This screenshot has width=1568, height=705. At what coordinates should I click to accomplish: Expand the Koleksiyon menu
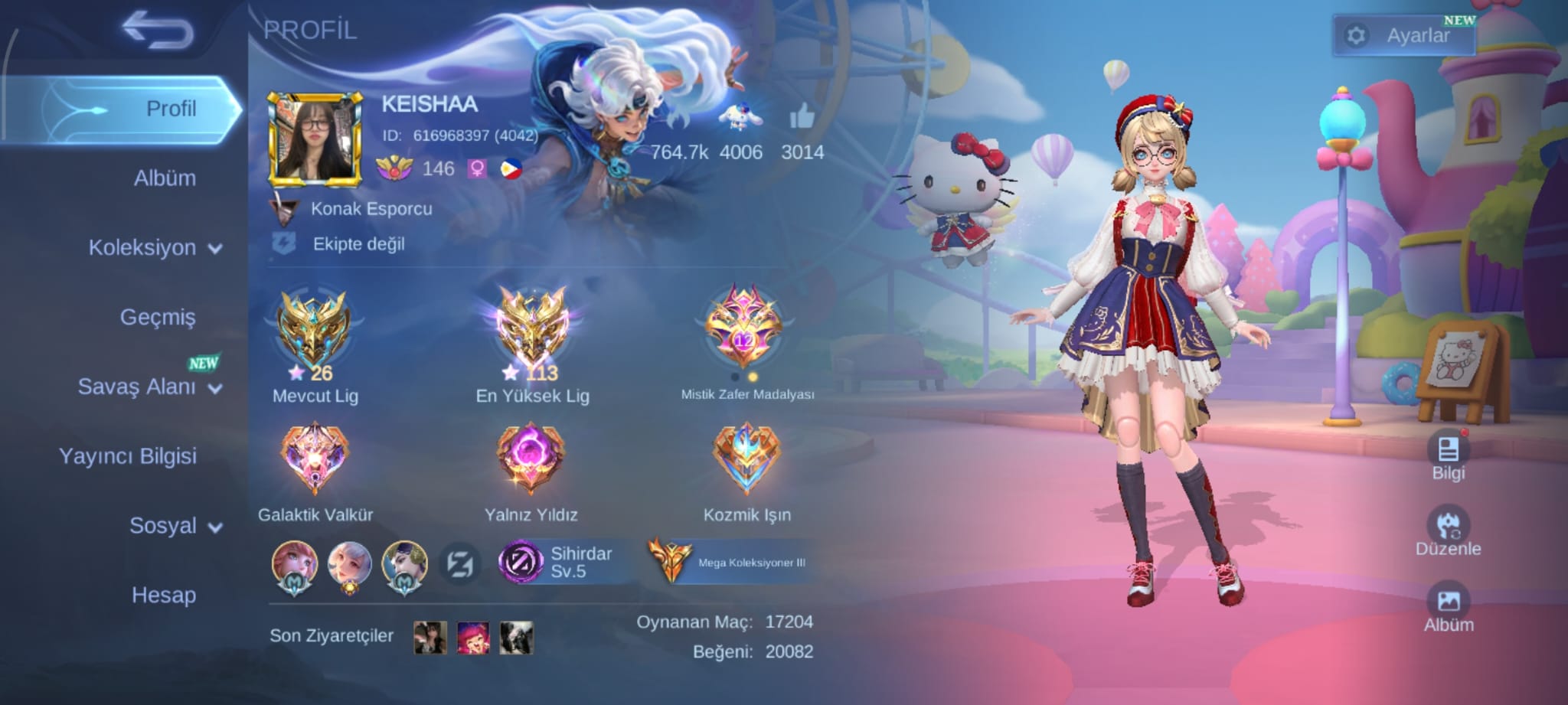click(155, 248)
